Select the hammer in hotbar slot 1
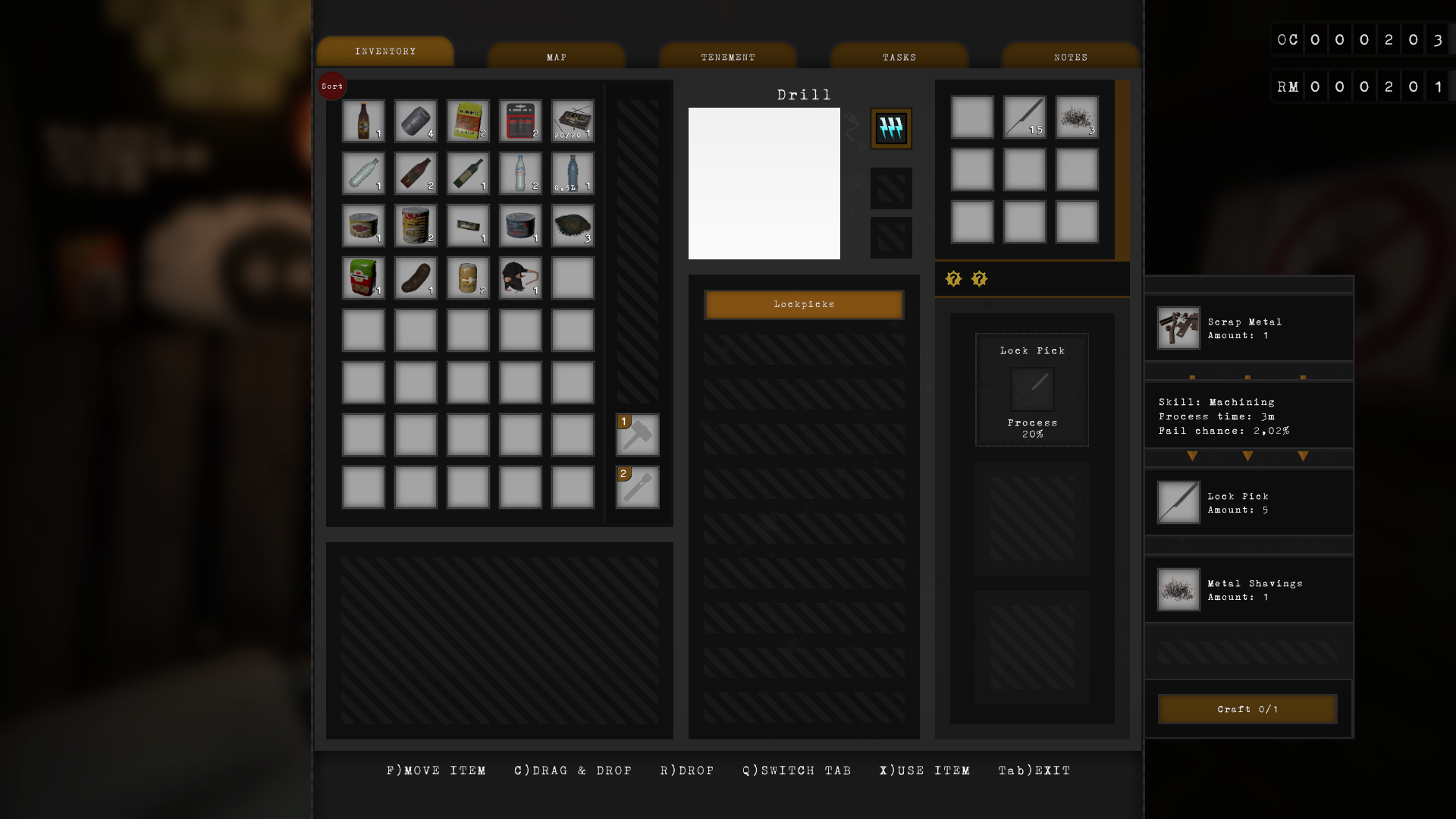The width and height of the screenshot is (1456, 819). point(637,435)
